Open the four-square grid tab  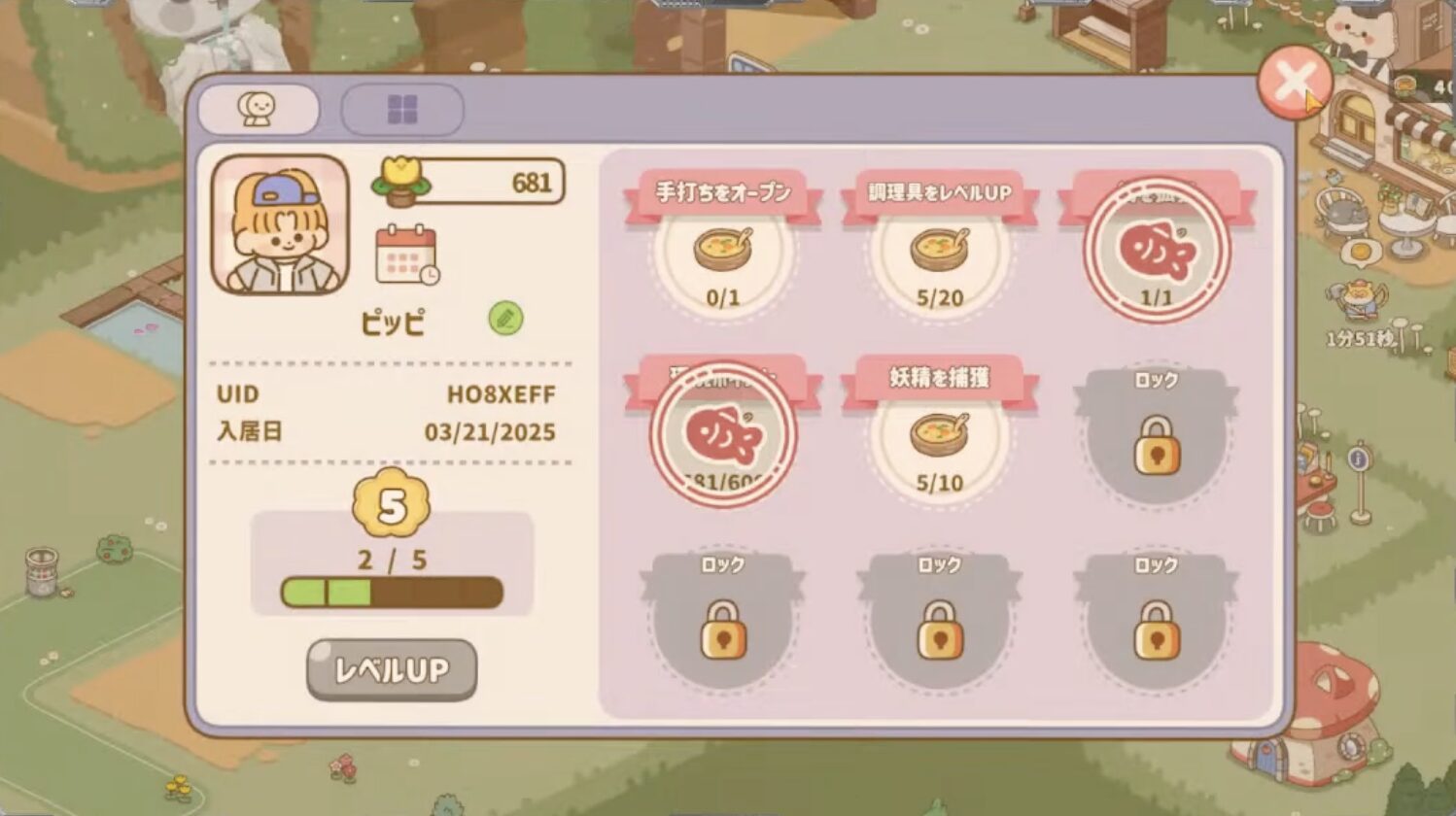402,110
